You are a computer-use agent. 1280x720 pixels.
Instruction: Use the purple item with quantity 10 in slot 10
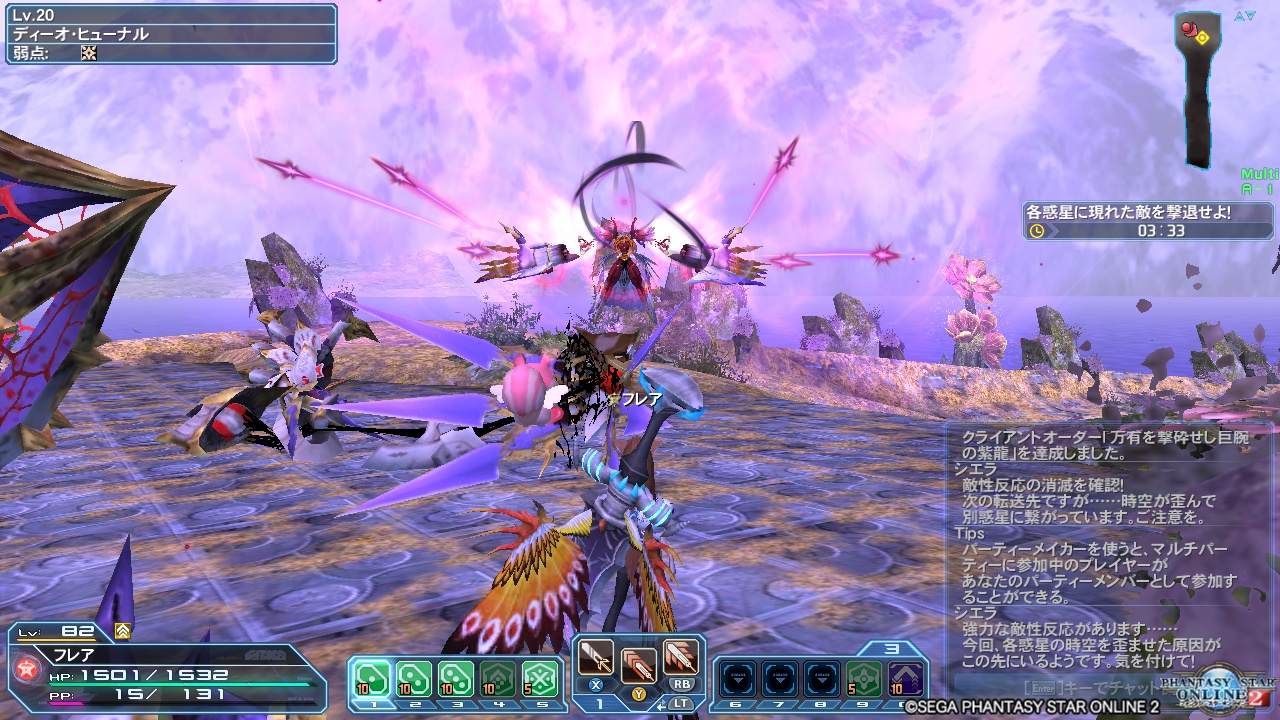point(904,679)
